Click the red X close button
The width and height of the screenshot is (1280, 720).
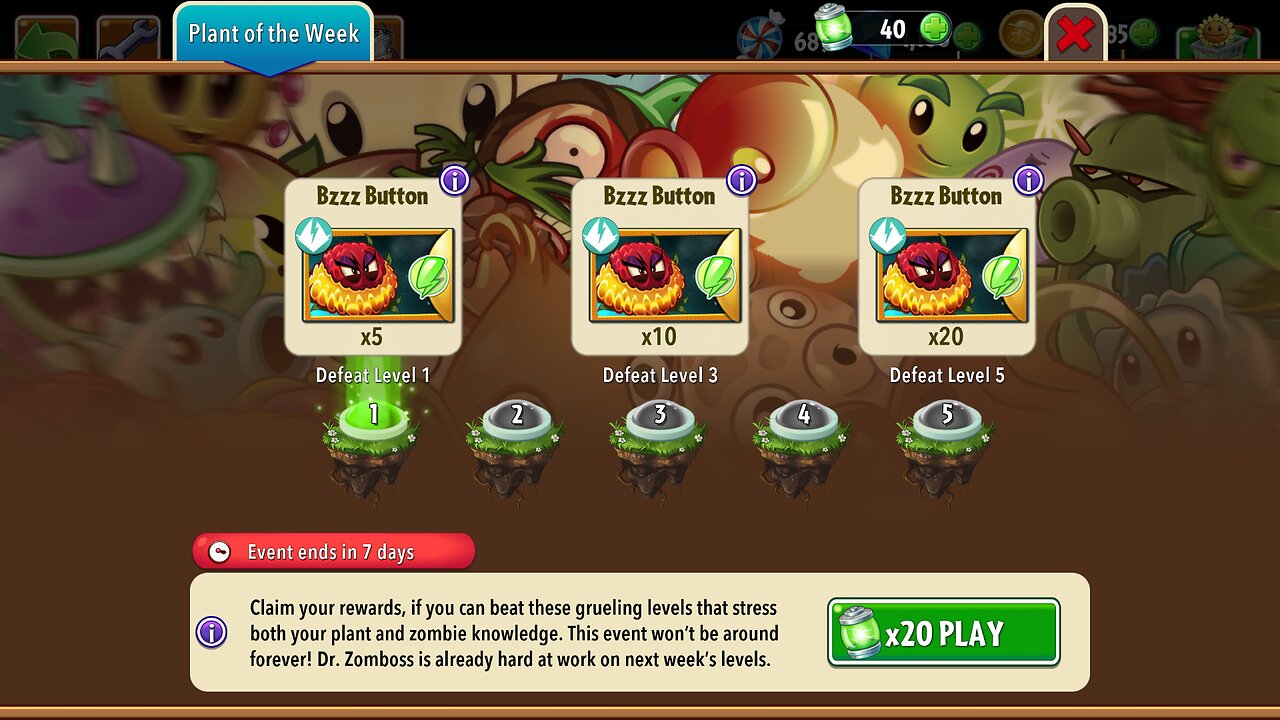(1076, 31)
